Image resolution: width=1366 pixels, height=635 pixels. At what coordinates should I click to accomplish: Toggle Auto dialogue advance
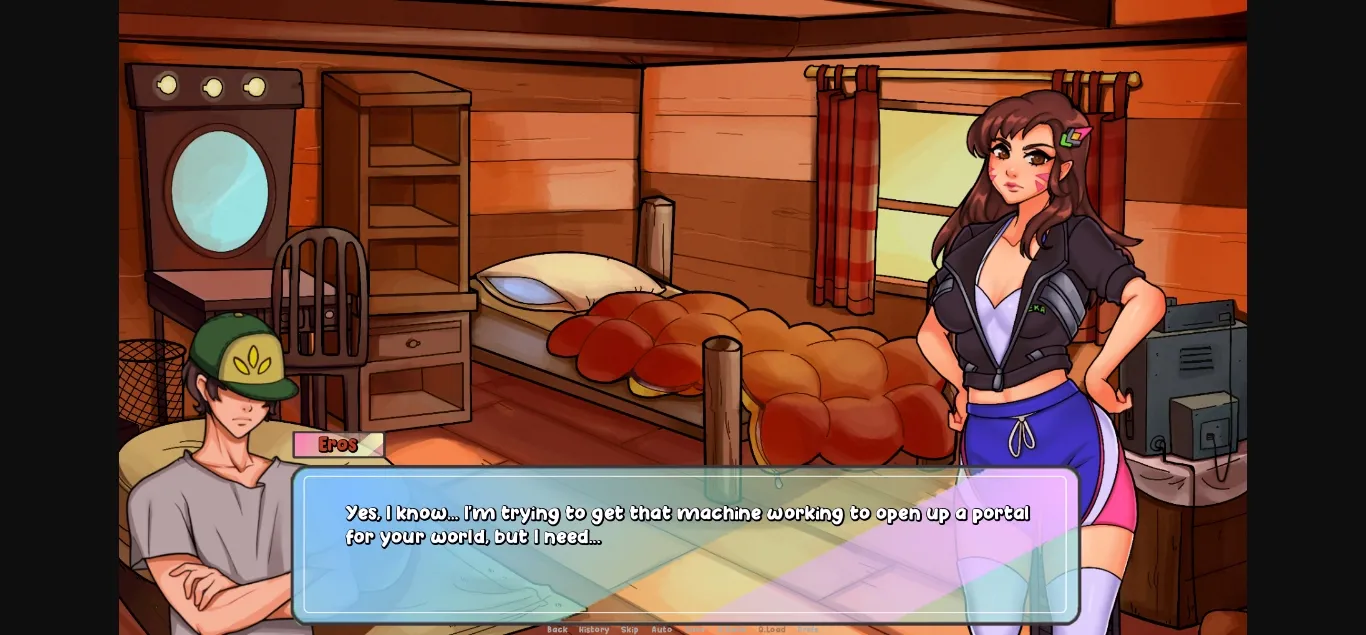(x=662, y=630)
